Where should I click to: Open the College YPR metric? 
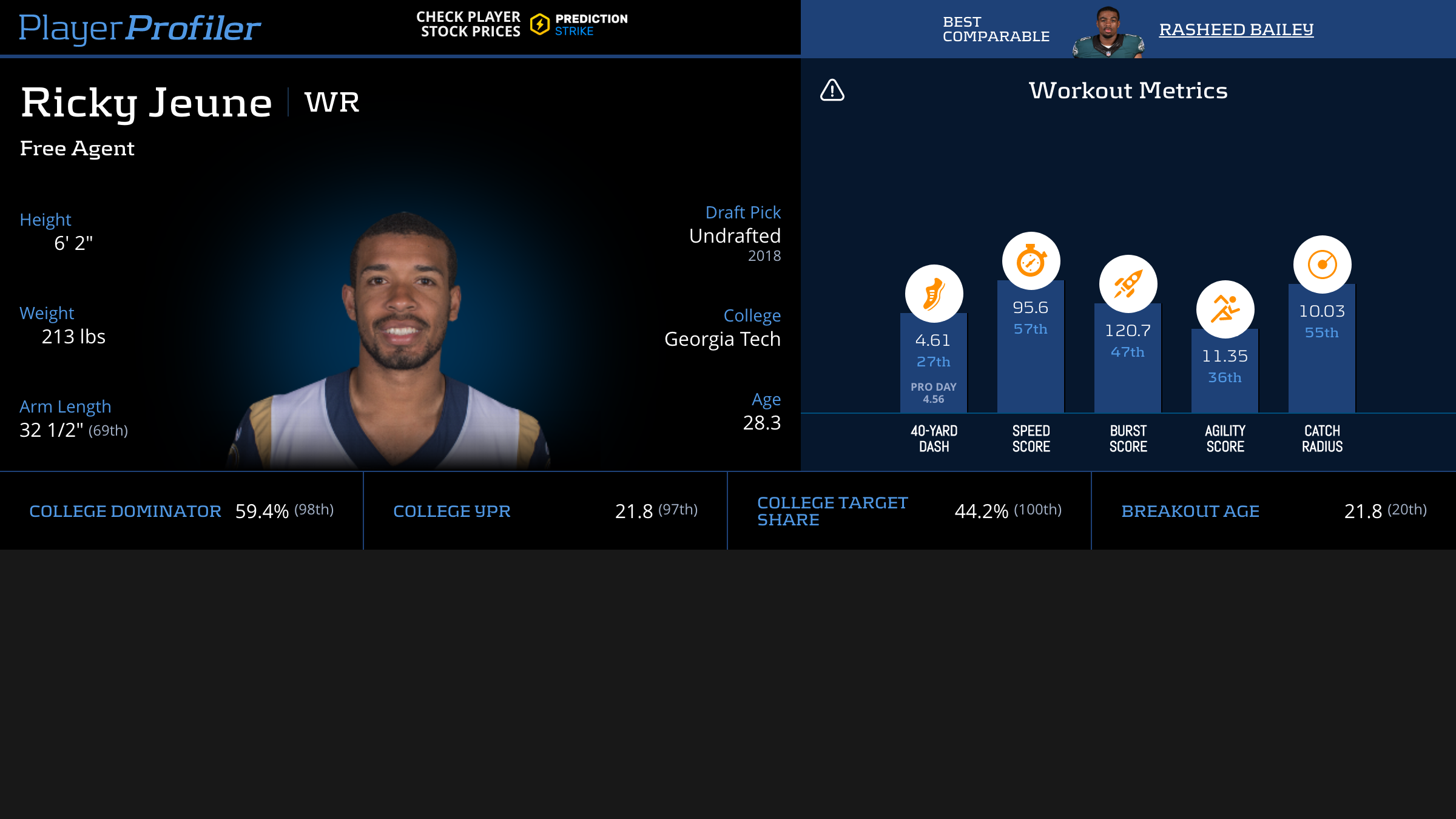[x=451, y=511]
